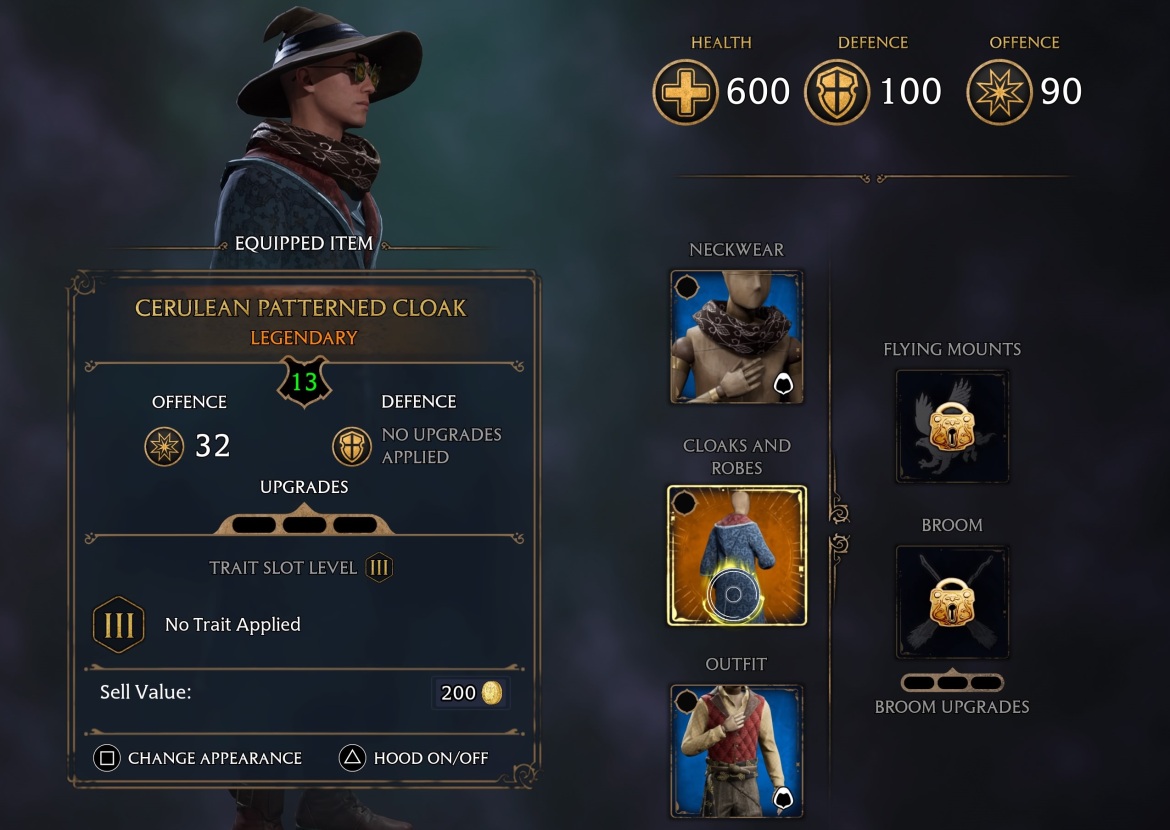Select the Neckwear scarf gear slot

(736, 337)
